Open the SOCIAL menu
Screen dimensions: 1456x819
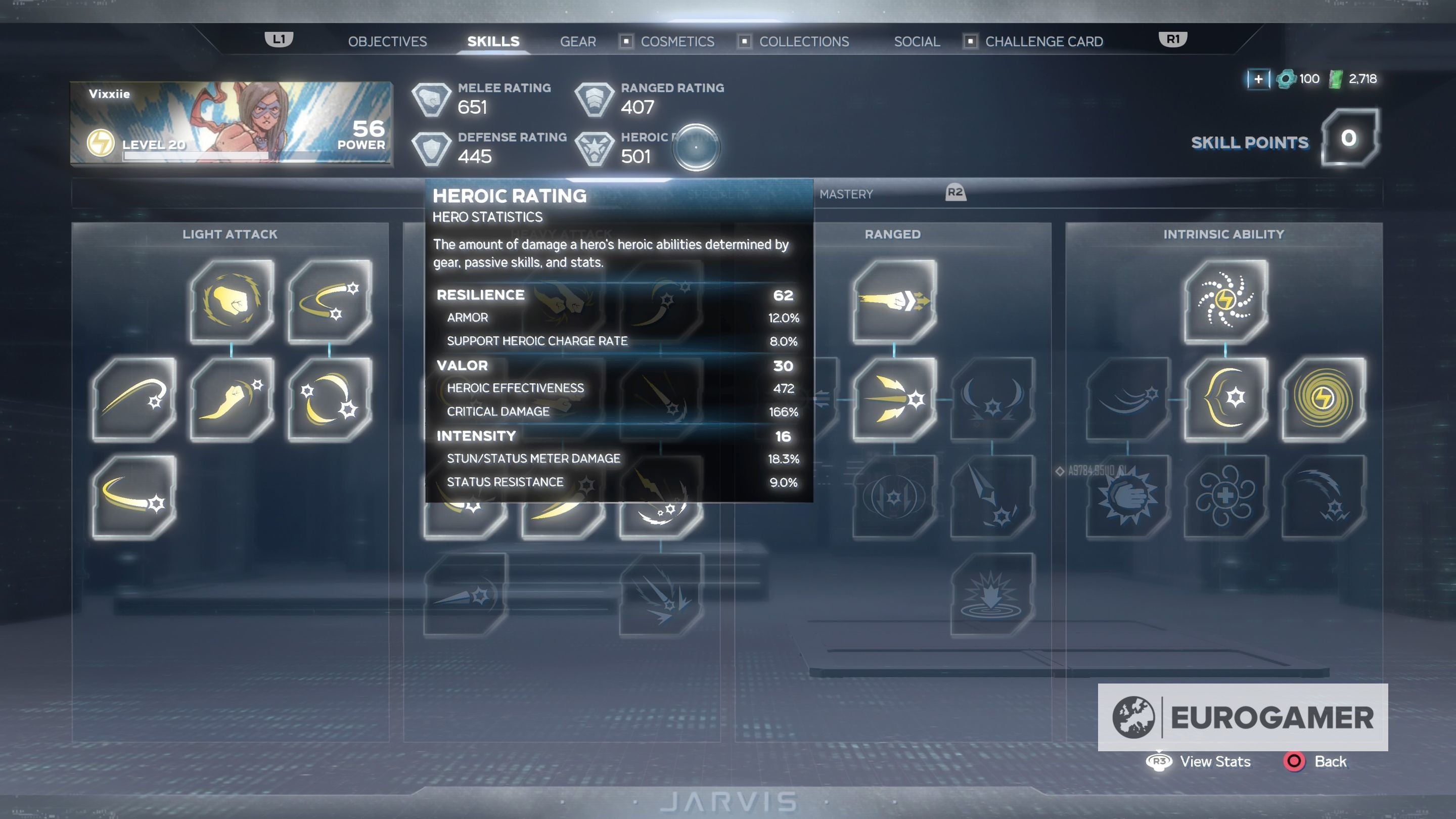point(916,41)
